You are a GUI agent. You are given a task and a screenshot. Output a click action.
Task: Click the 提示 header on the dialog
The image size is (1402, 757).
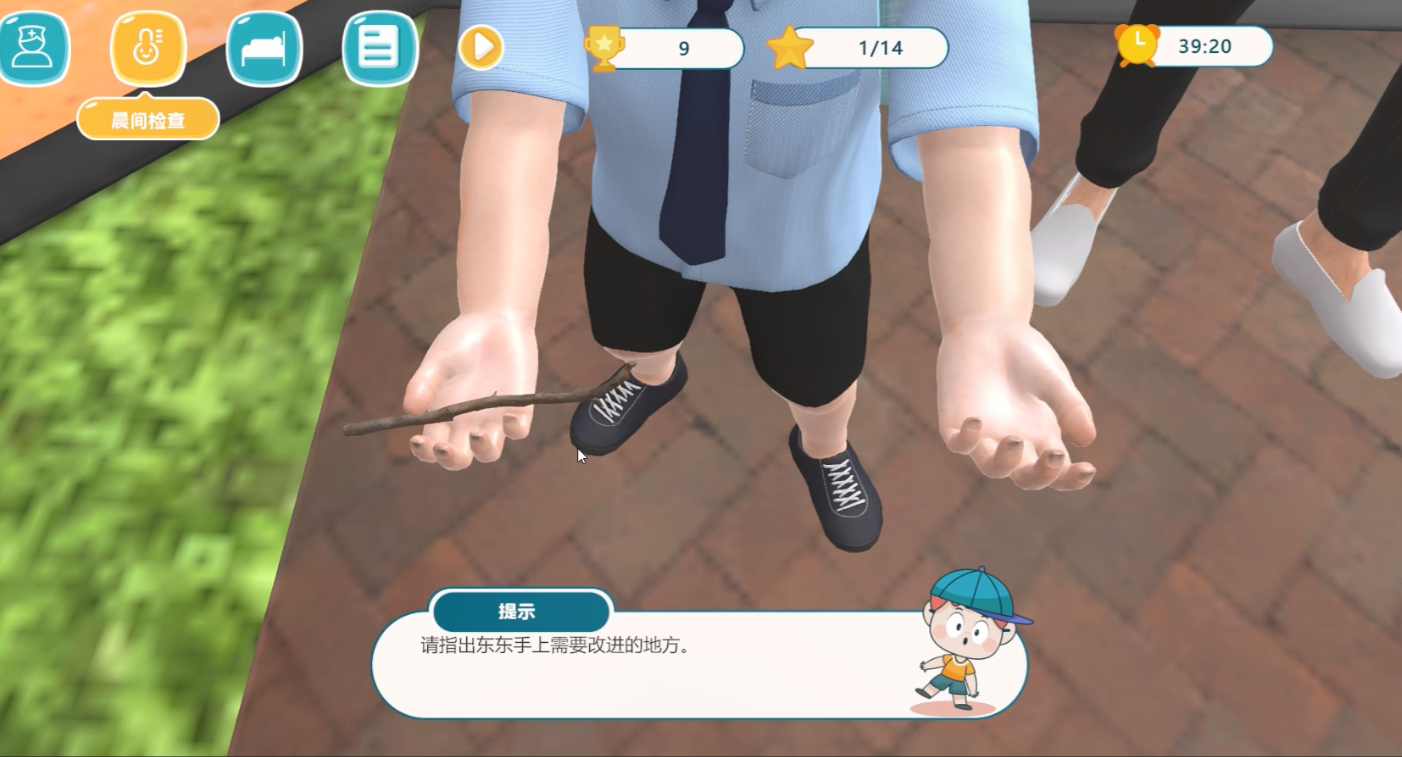click(521, 611)
